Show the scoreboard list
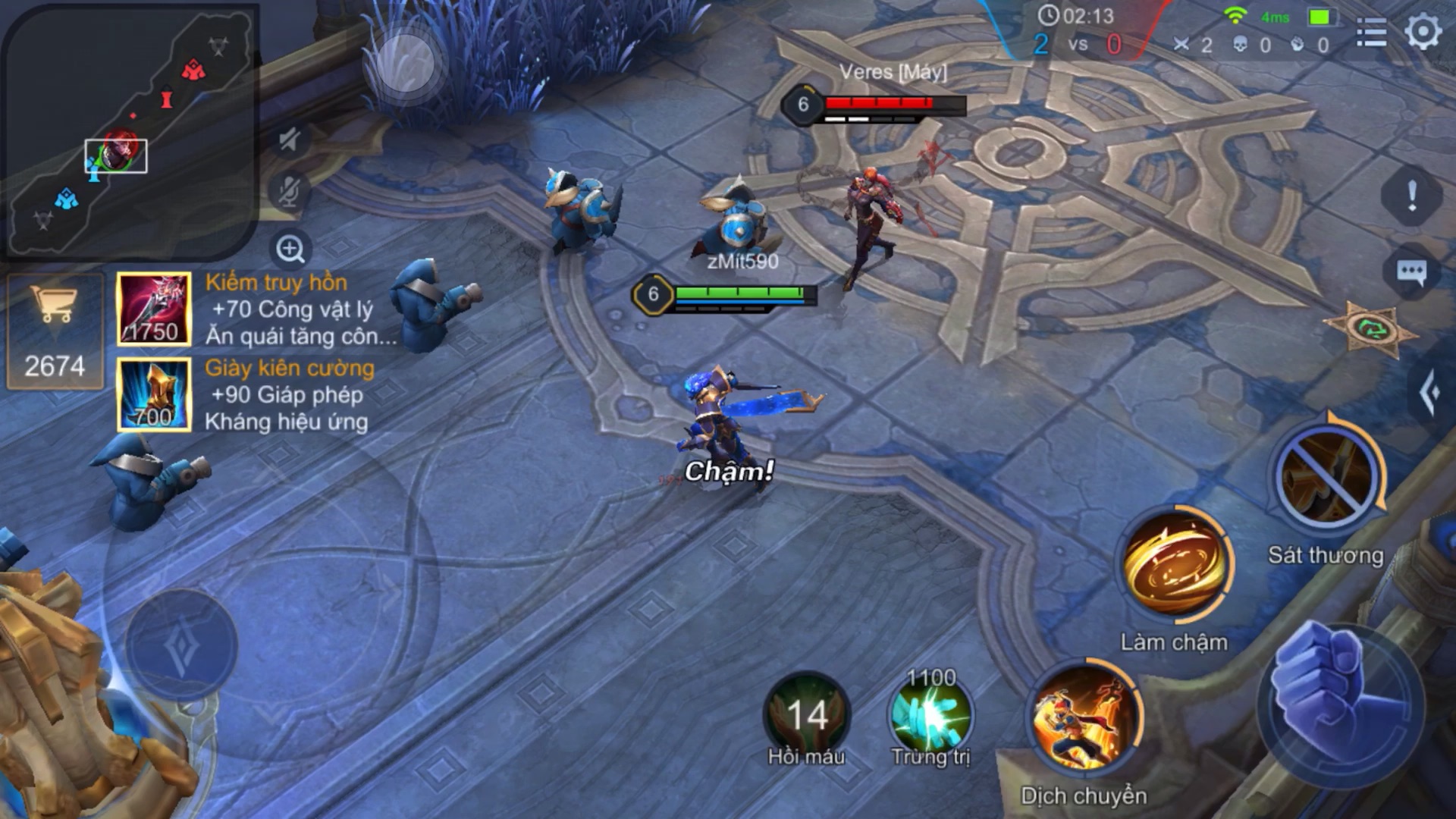The image size is (1456, 819). (1371, 33)
